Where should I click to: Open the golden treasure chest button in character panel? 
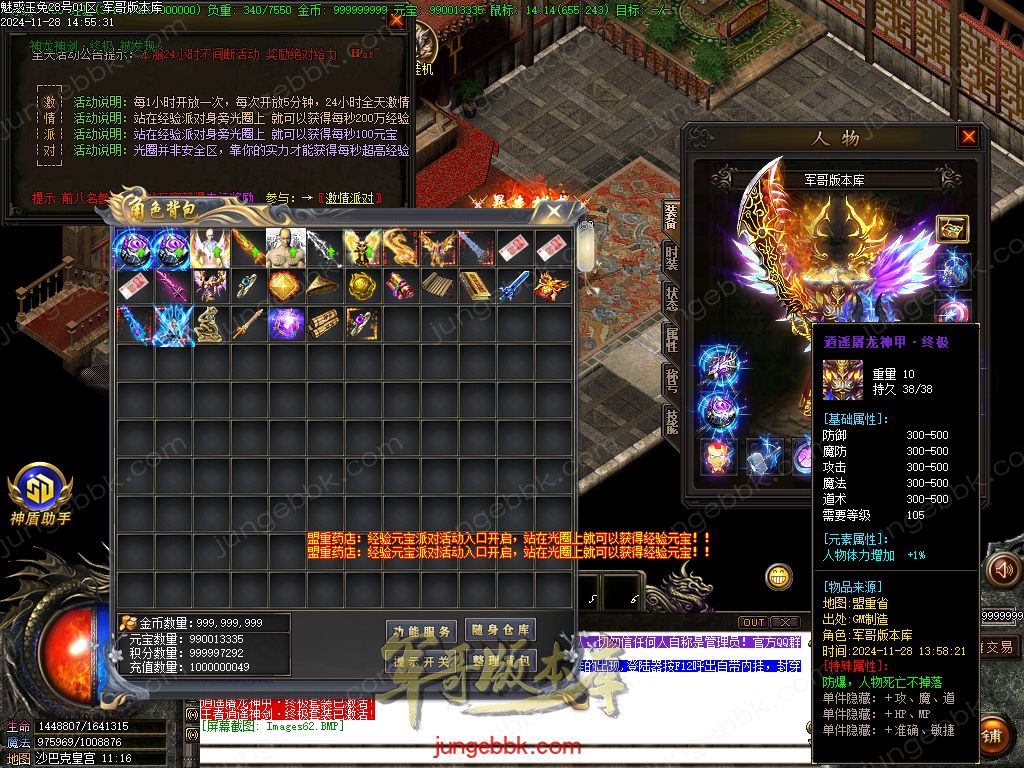(952, 229)
